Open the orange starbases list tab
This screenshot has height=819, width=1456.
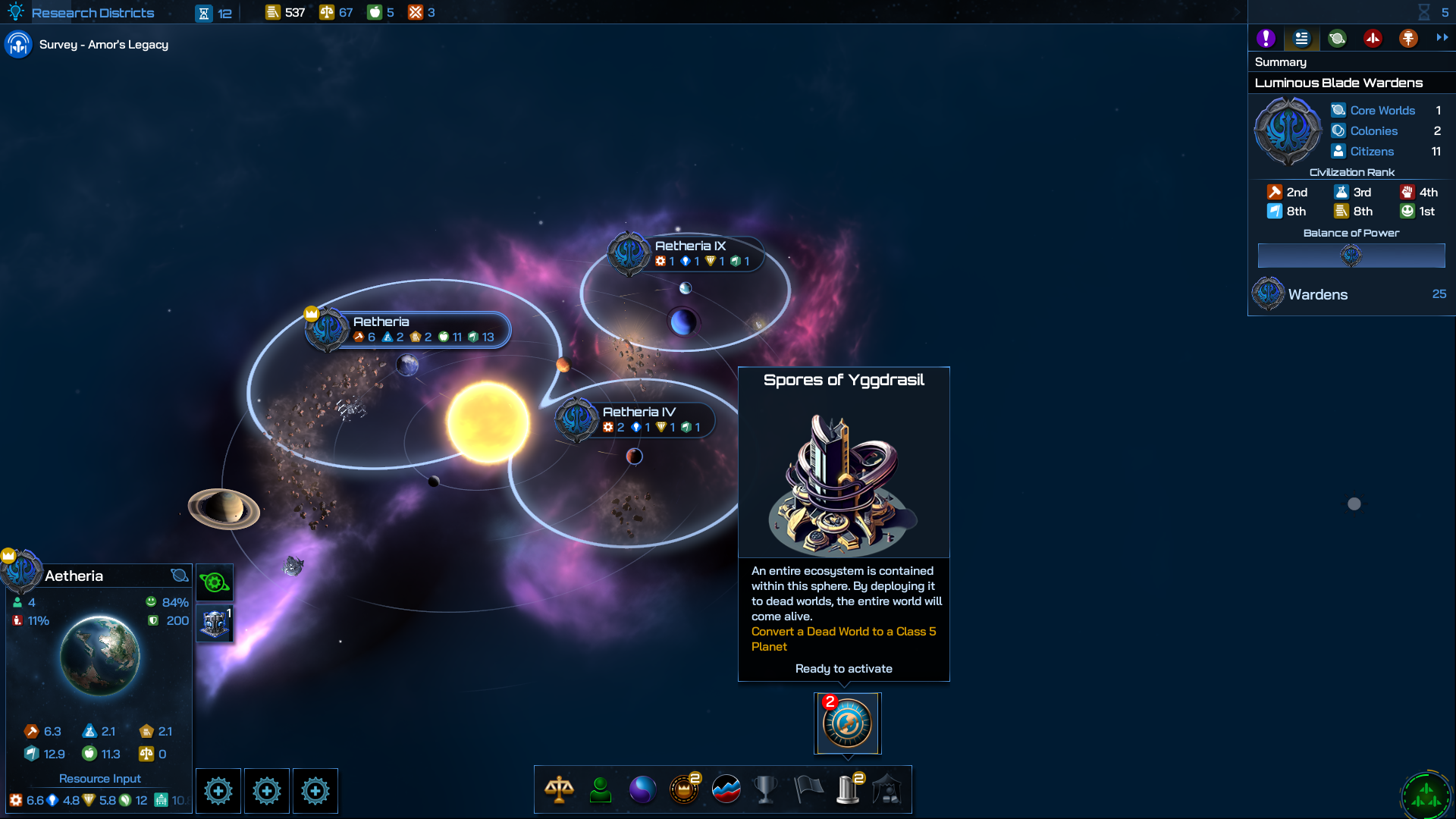(x=1408, y=38)
